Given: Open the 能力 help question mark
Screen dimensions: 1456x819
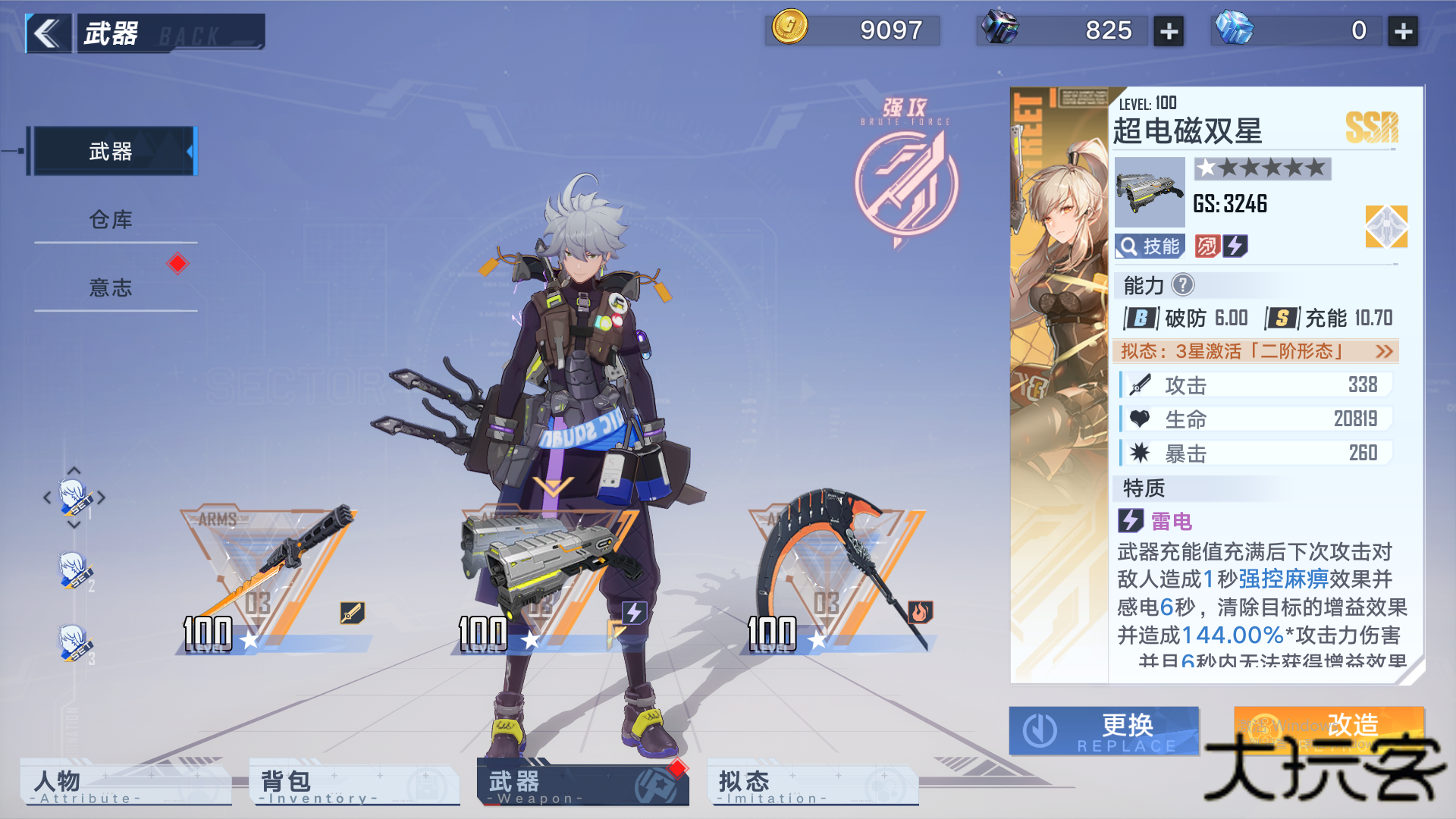Looking at the screenshot, I should [1184, 286].
